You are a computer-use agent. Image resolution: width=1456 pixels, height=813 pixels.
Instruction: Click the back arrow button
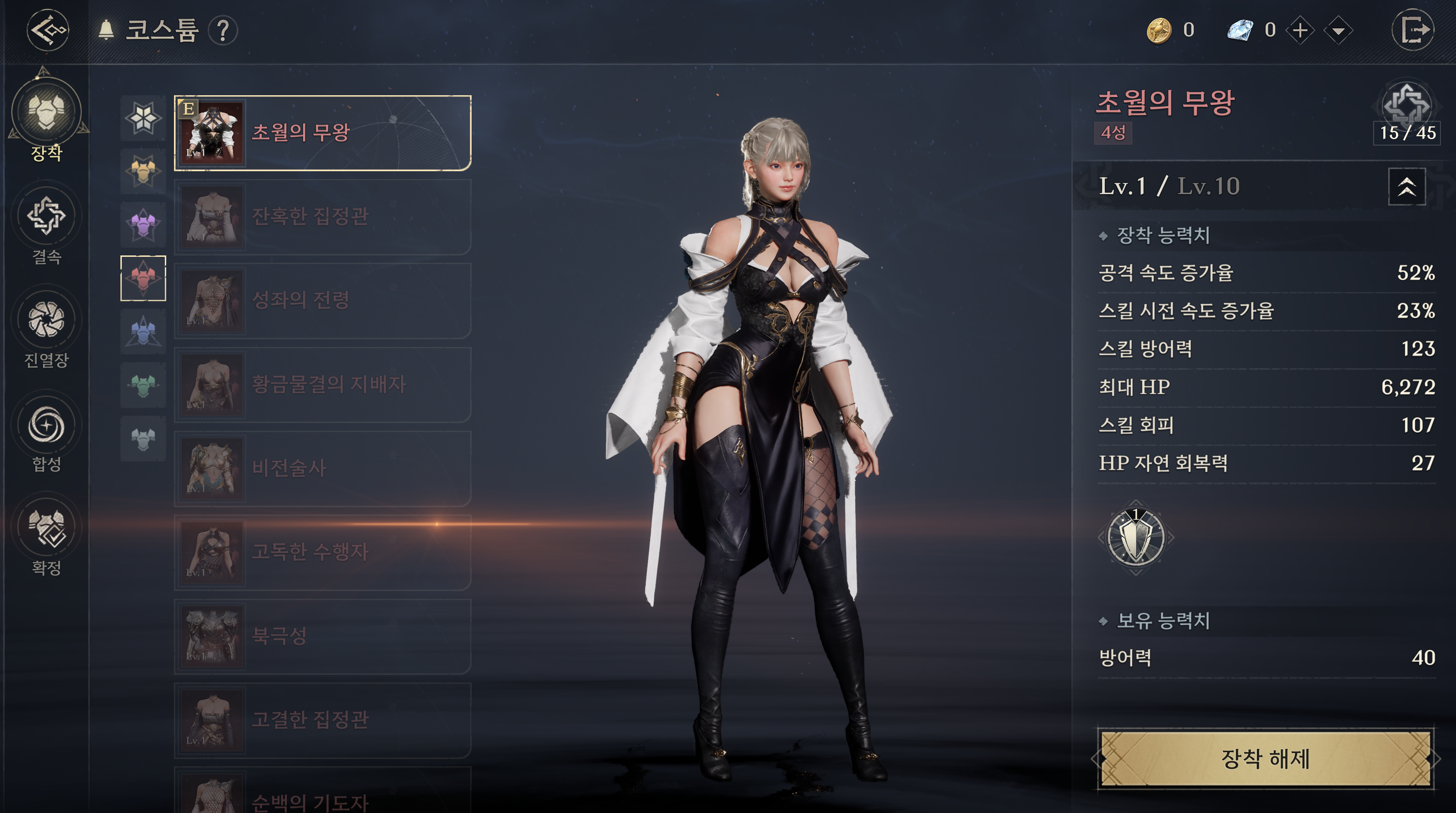[48, 29]
